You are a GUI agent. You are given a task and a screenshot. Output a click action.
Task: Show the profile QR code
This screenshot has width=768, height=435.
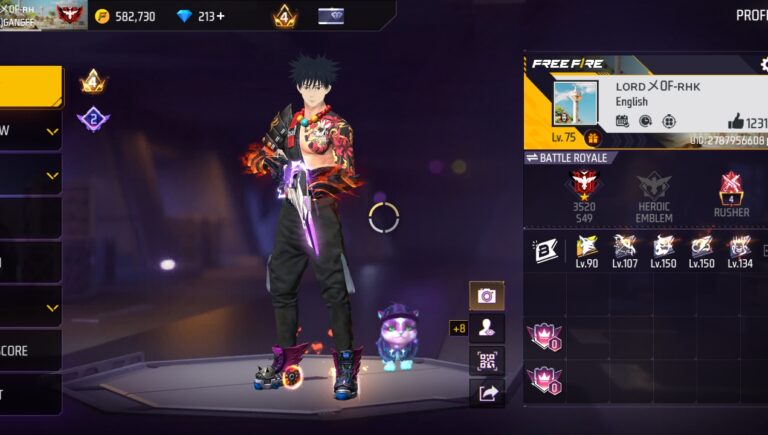click(x=487, y=360)
